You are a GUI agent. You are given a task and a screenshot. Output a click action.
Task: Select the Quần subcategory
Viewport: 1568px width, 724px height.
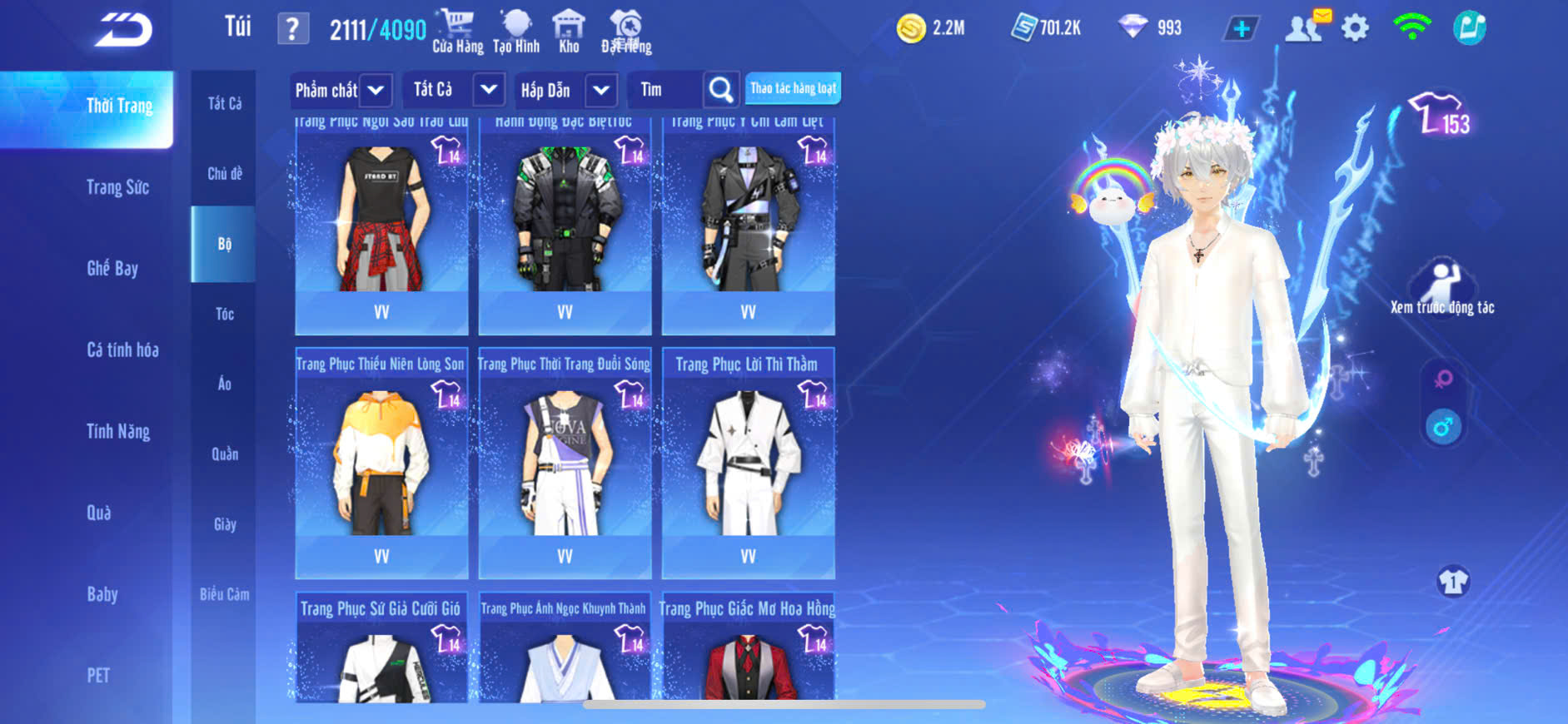[x=224, y=454]
